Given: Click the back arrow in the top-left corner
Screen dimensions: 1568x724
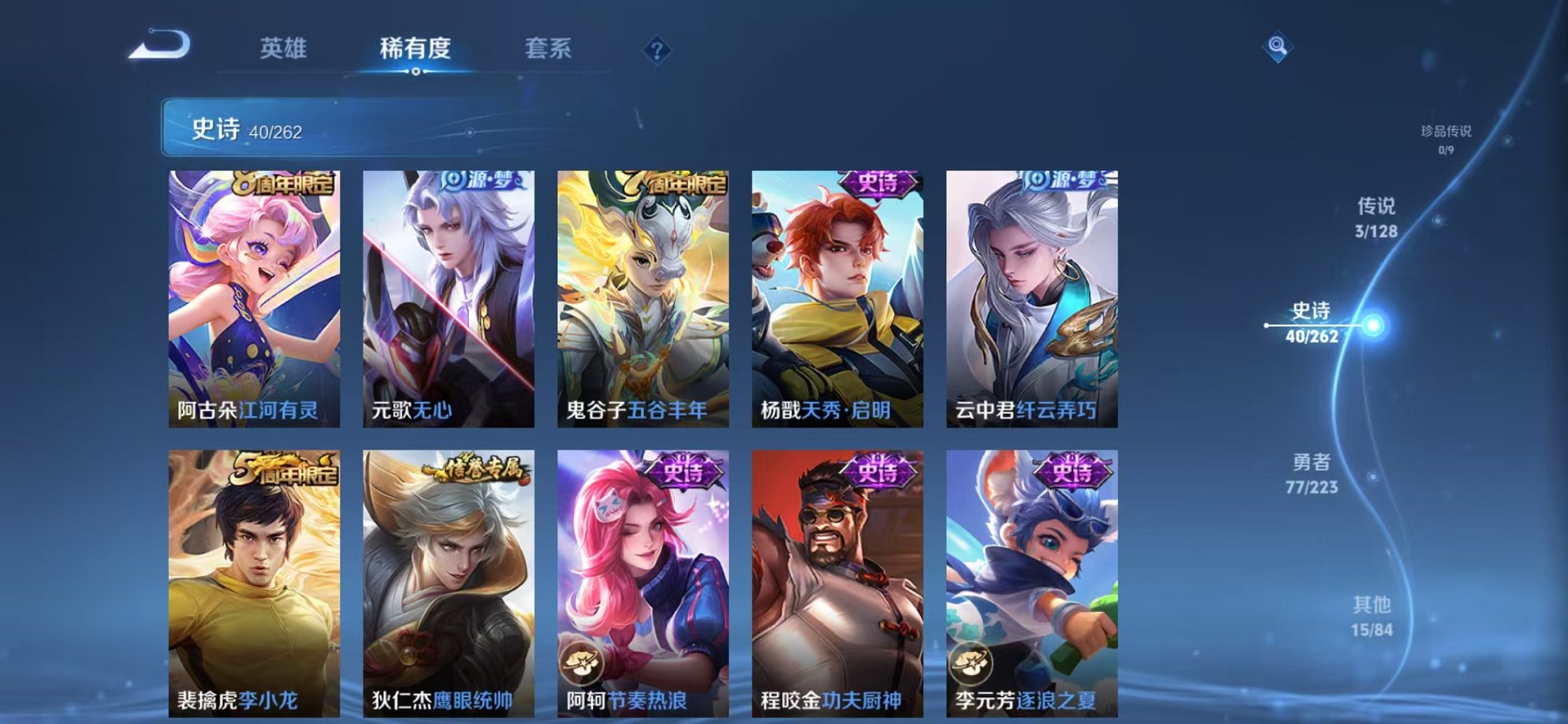Looking at the screenshot, I should [x=160, y=45].
